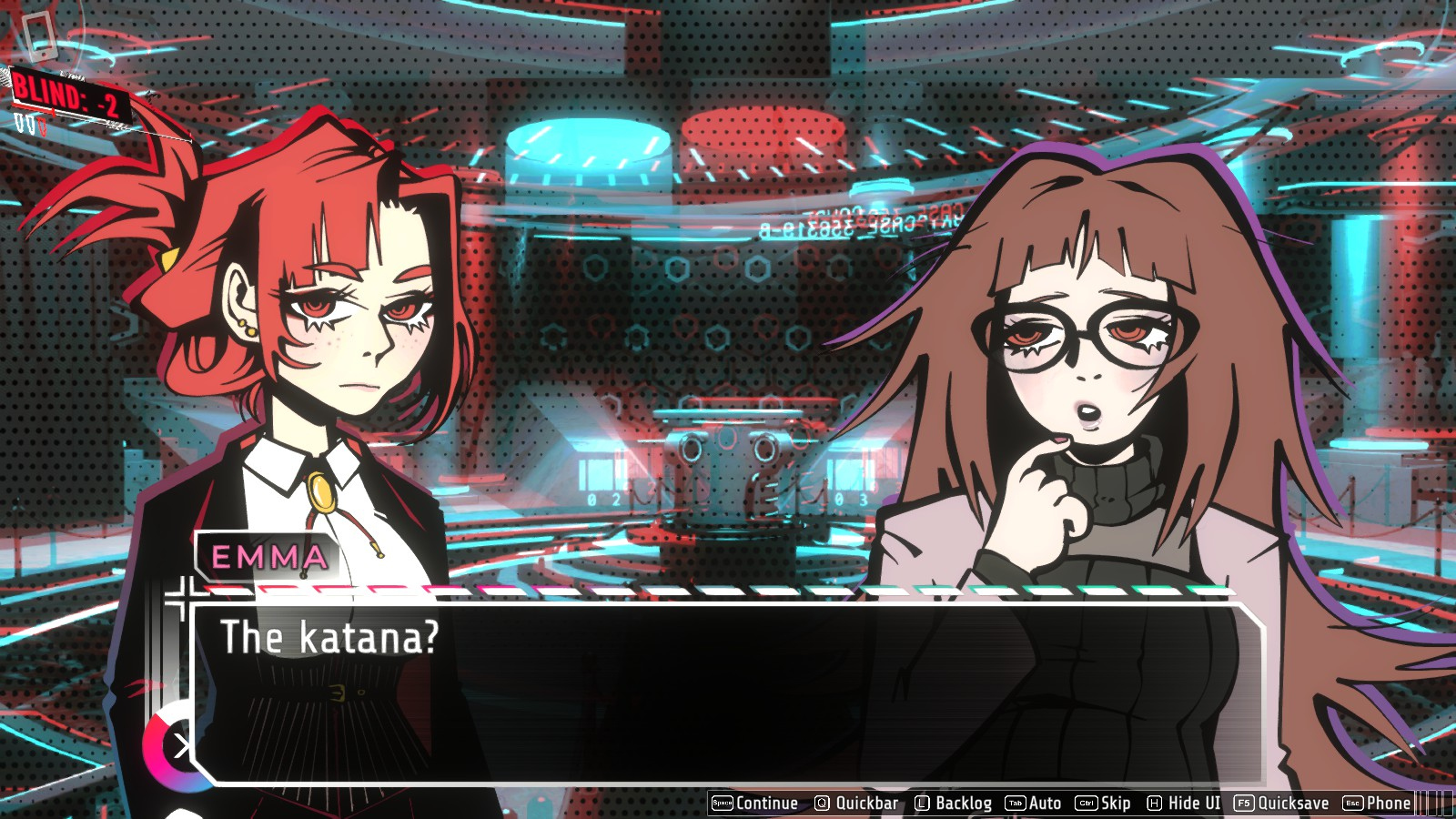The height and width of the screenshot is (819, 1456).
Task: Hide UI using the bottom bar button
Action: point(1184,803)
